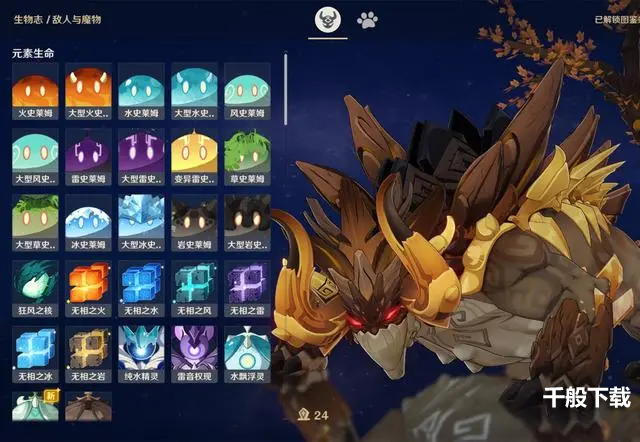Screen dimensions: 640x442
Task: Open the 岩史莱姆 Geo Slime entry
Action: tap(194, 219)
